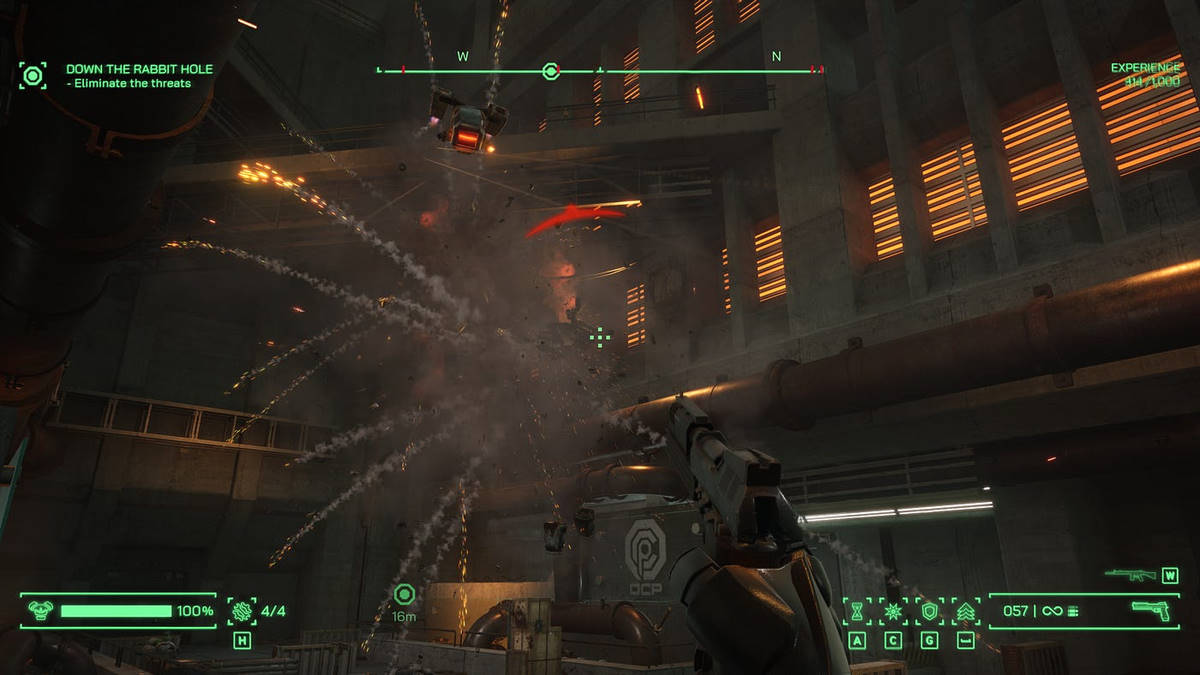Activate the chevron dash ability
This screenshot has height=675, width=1200.
point(965,611)
